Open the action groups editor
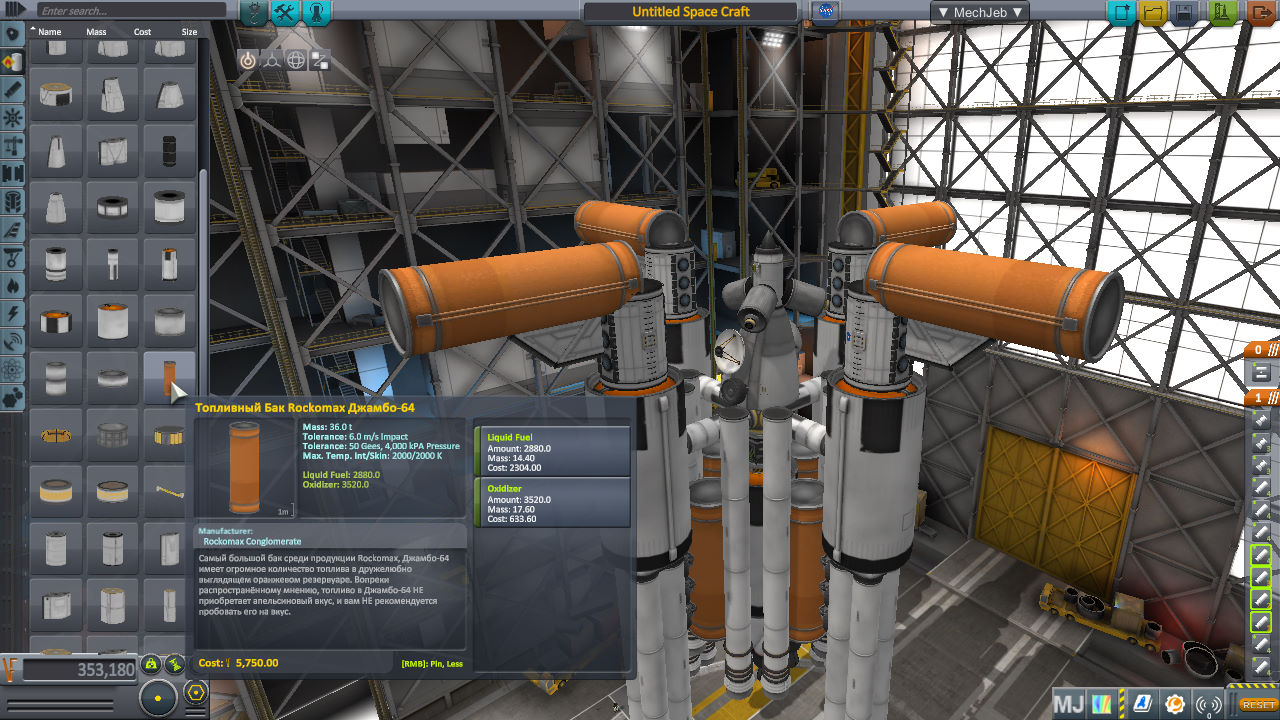This screenshot has height=720, width=1280. point(285,13)
